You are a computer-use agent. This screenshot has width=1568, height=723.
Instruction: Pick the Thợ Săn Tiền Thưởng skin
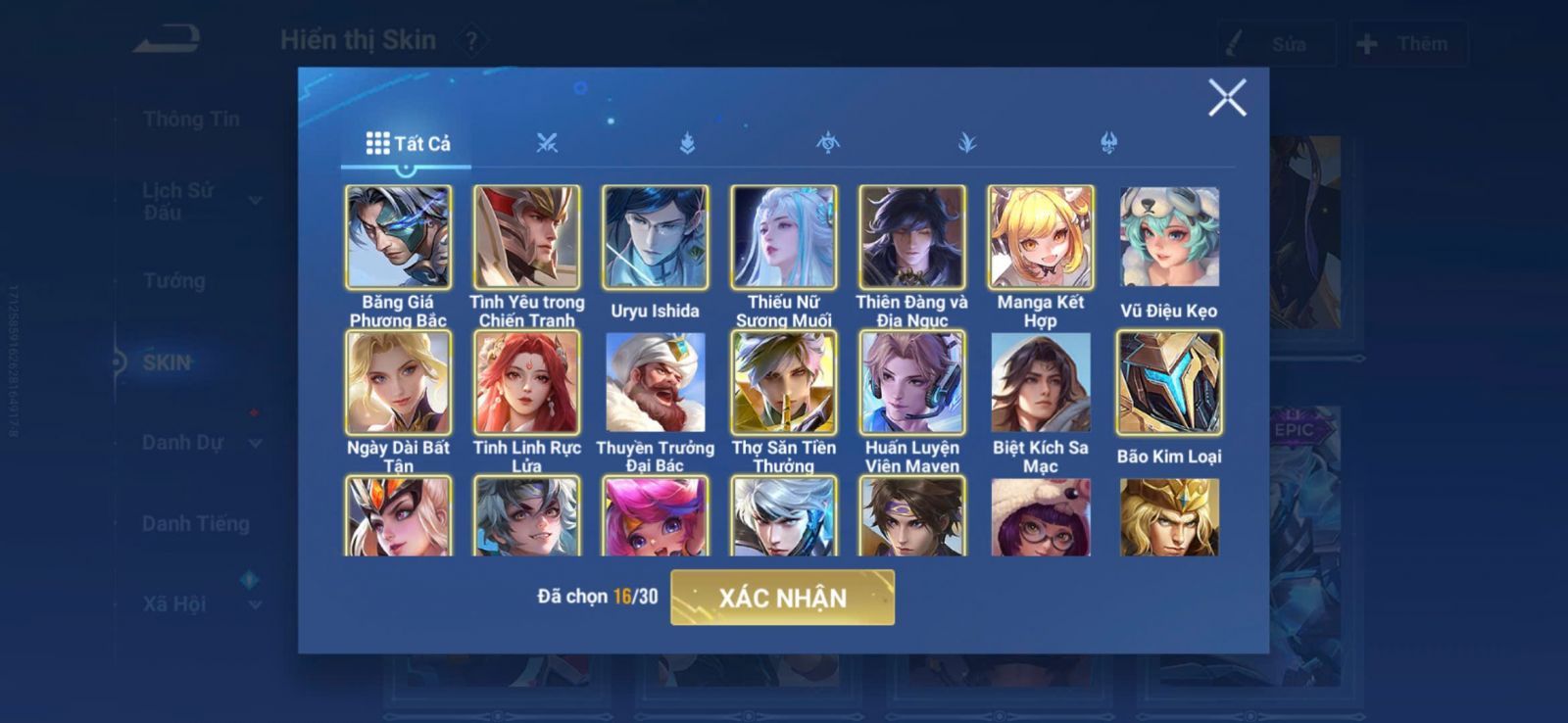point(783,382)
